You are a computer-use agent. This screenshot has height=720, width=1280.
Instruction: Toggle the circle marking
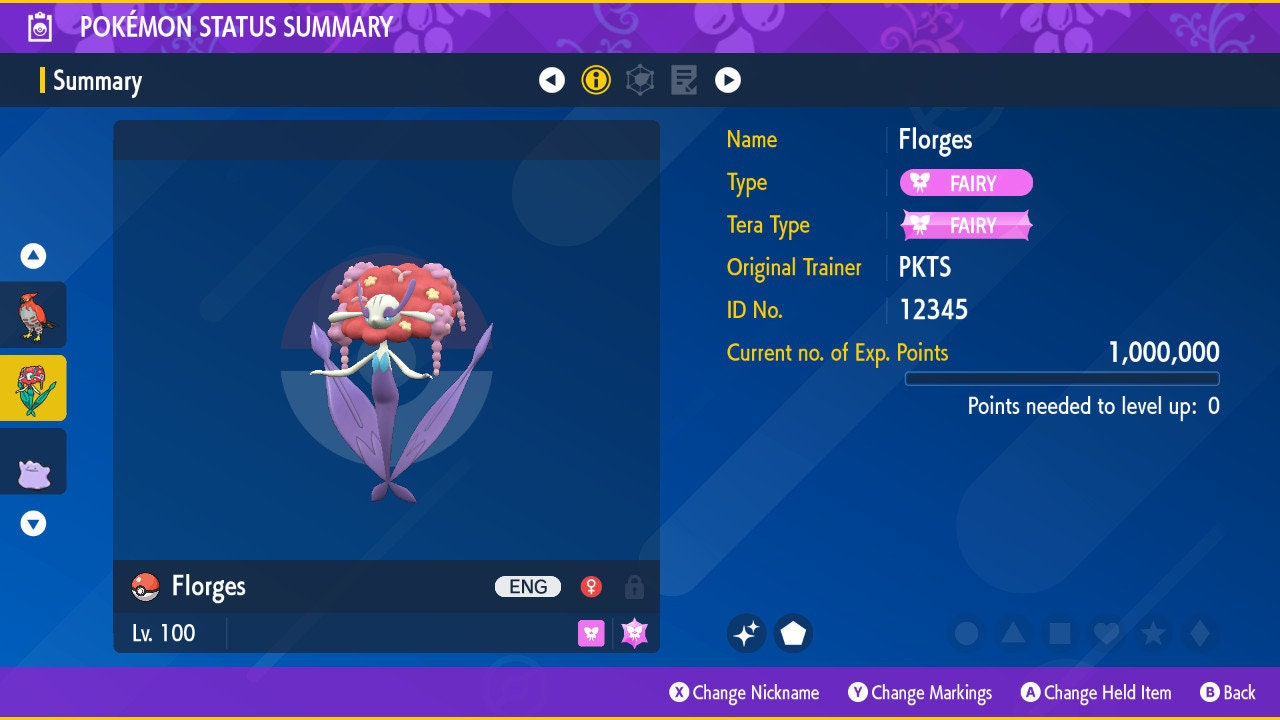point(966,633)
